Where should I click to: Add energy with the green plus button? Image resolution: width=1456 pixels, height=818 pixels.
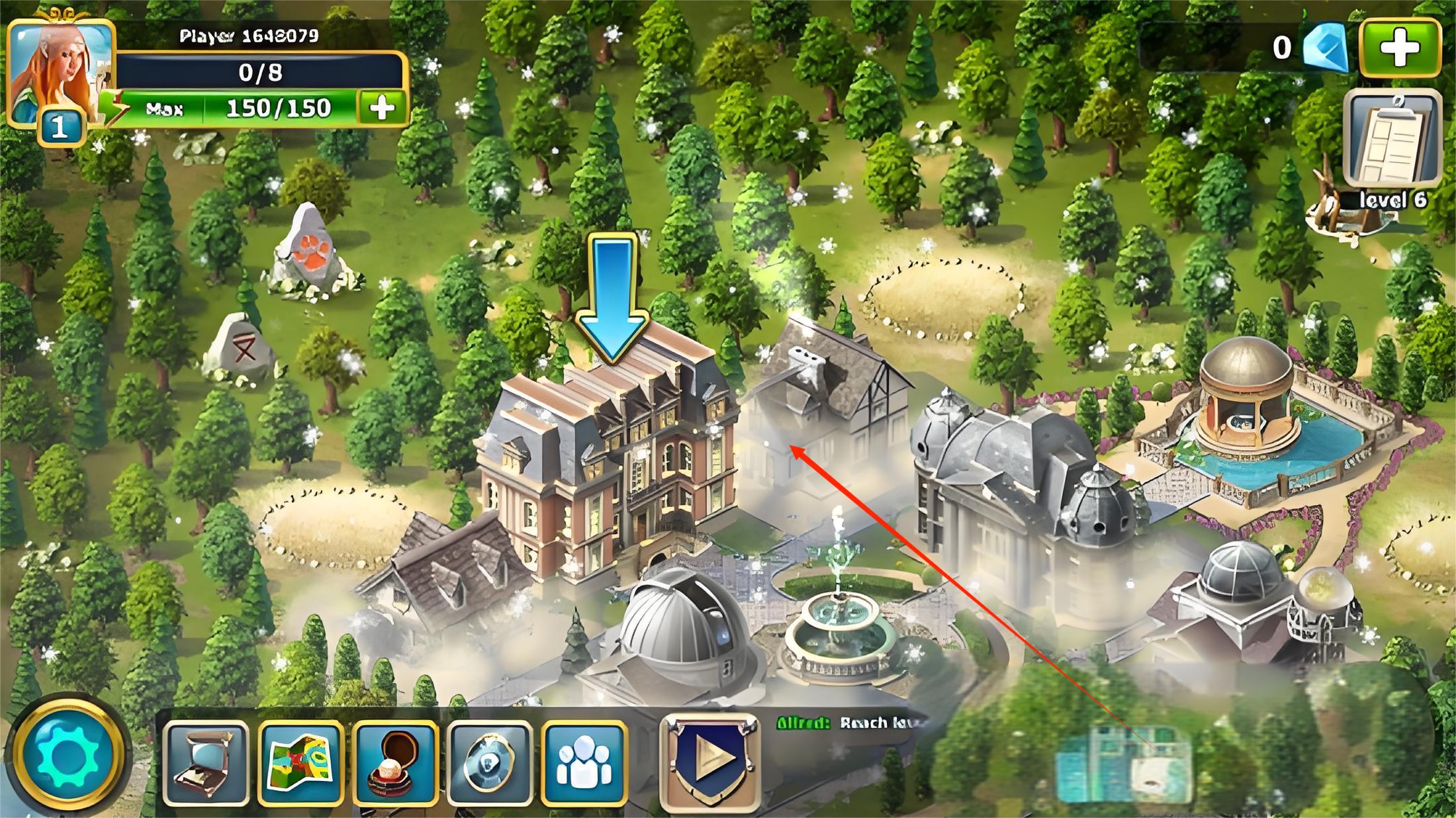[382, 107]
